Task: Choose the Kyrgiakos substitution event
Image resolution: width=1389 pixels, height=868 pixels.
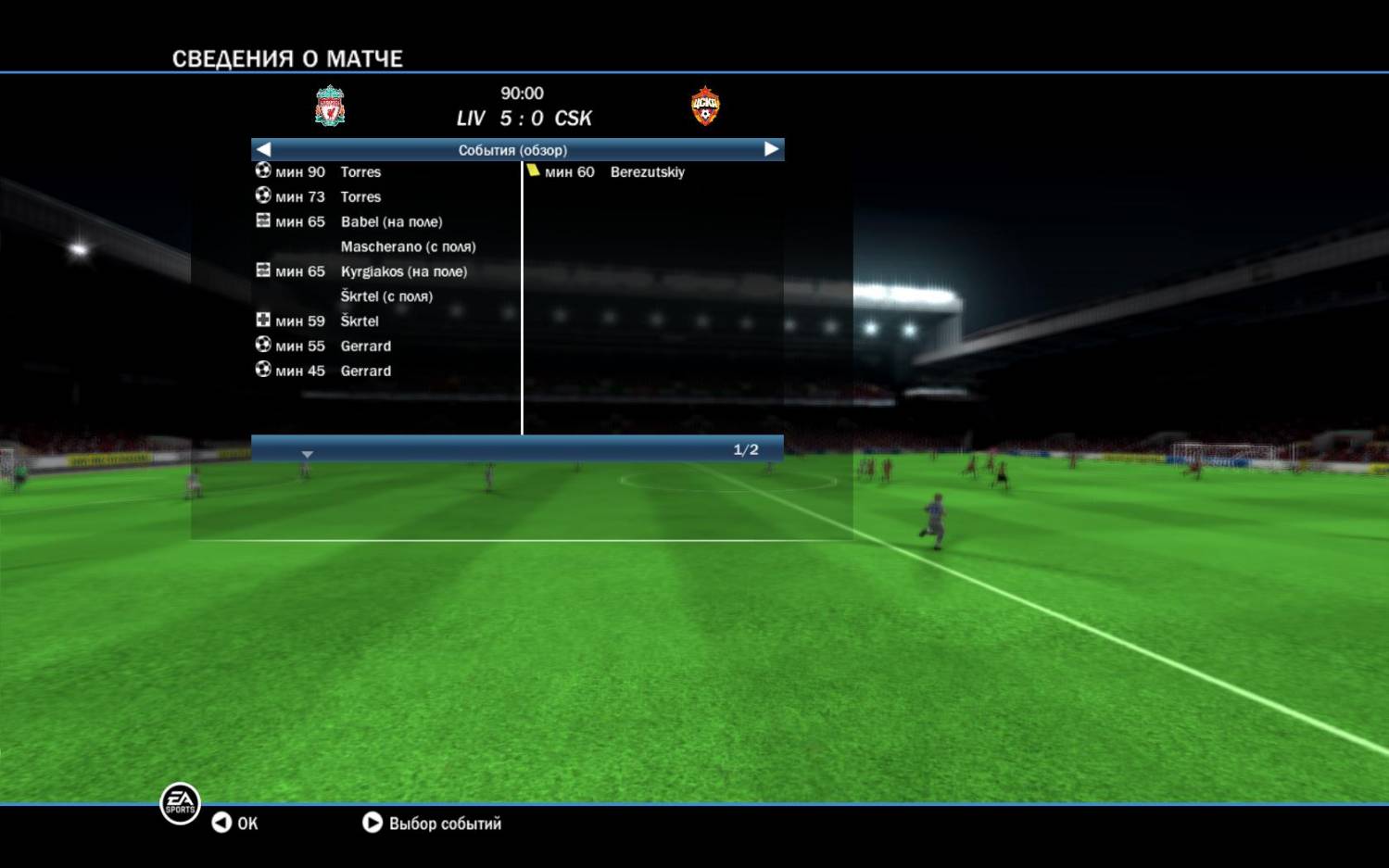Action: click(x=403, y=271)
